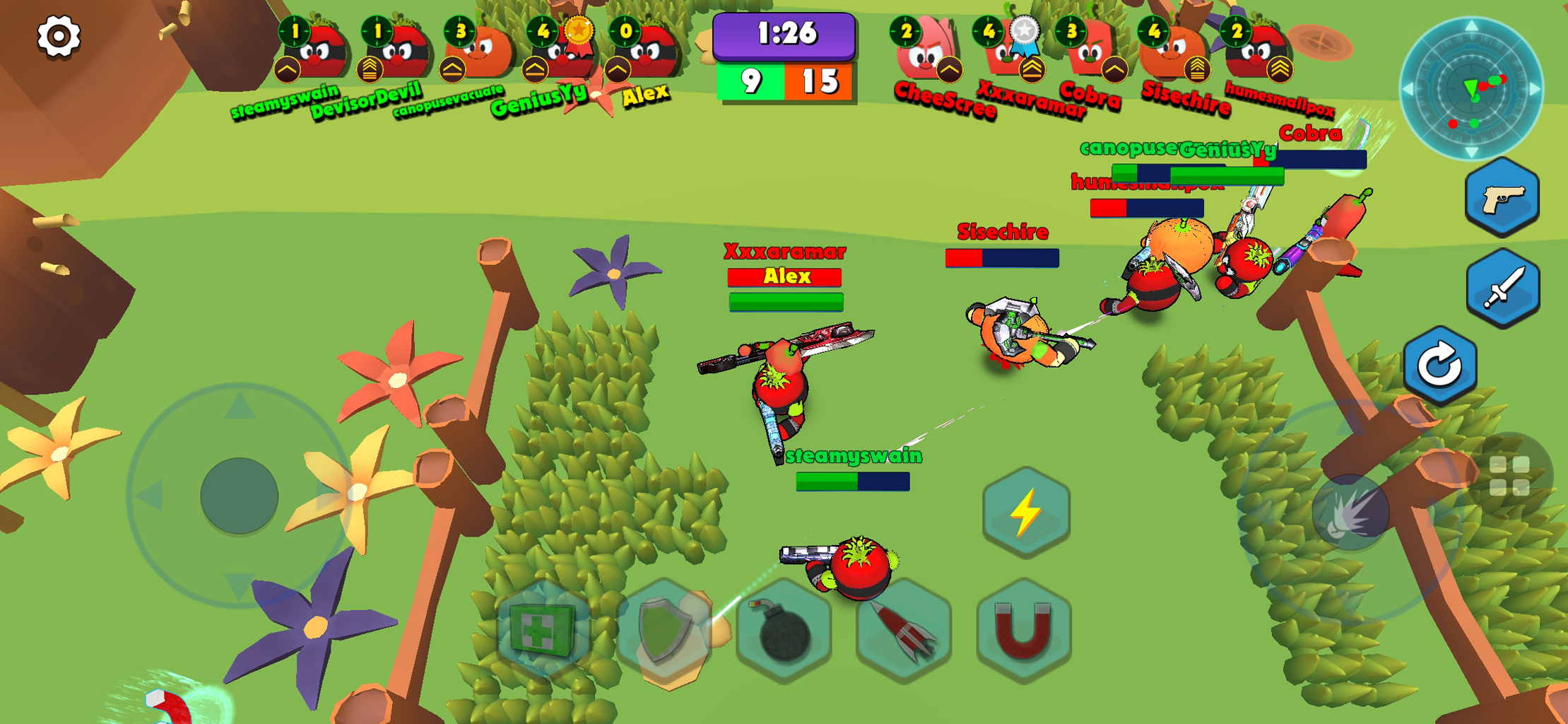
Task: Click the circular radar minimap
Action: (x=1472, y=89)
